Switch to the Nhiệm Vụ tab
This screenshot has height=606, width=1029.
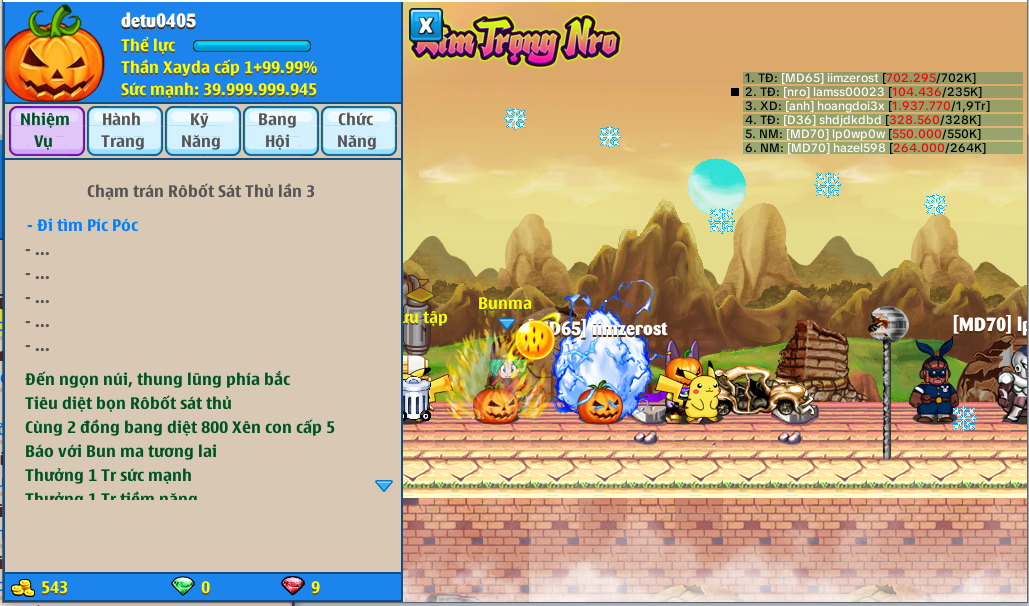coord(46,131)
